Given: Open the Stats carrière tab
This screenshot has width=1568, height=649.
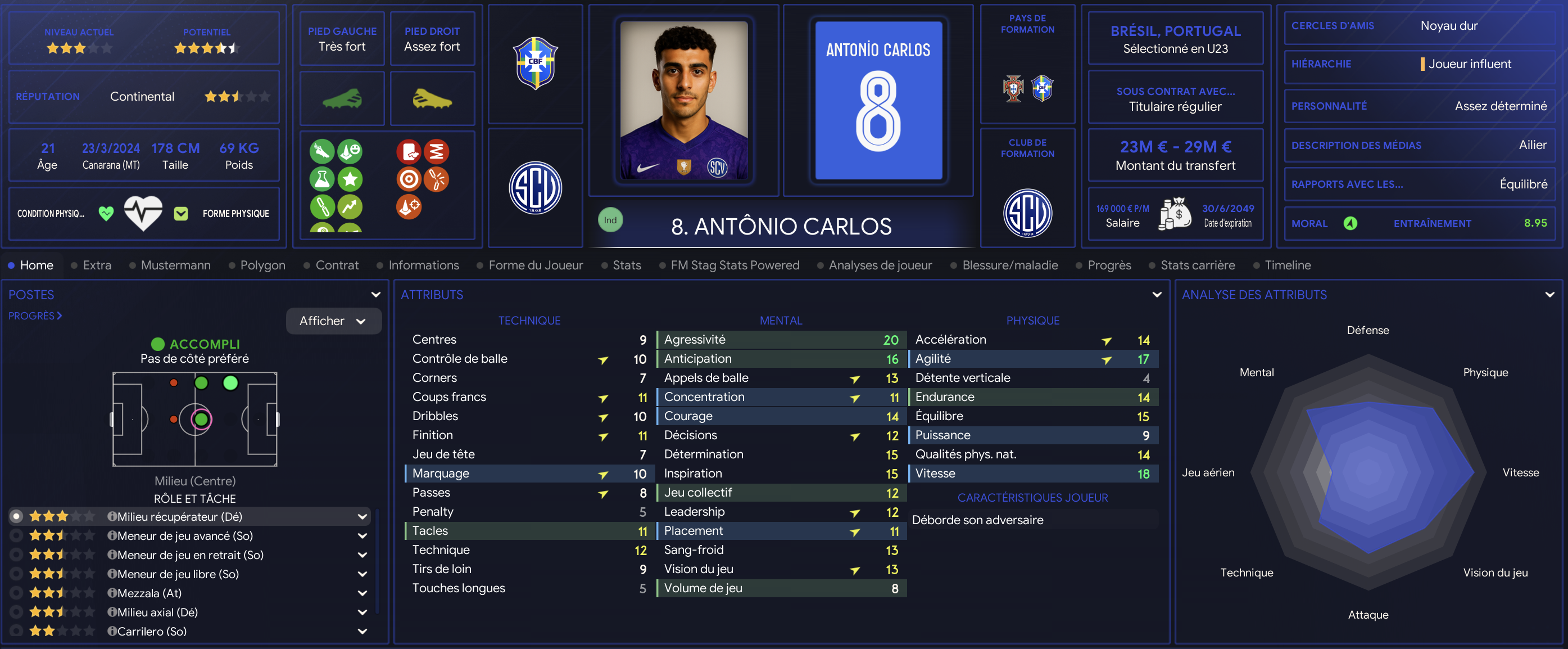Looking at the screenshot, I should click(1197, 265).
